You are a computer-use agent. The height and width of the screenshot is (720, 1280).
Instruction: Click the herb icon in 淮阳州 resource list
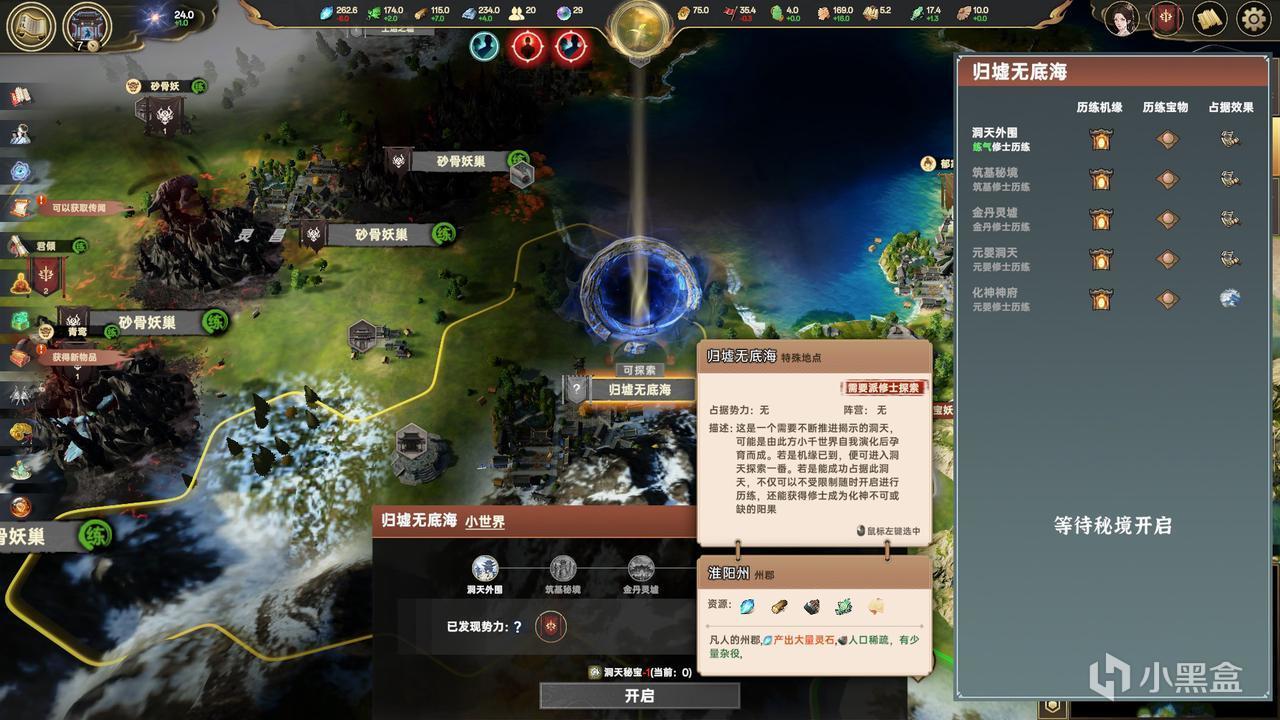click(843, 605)
